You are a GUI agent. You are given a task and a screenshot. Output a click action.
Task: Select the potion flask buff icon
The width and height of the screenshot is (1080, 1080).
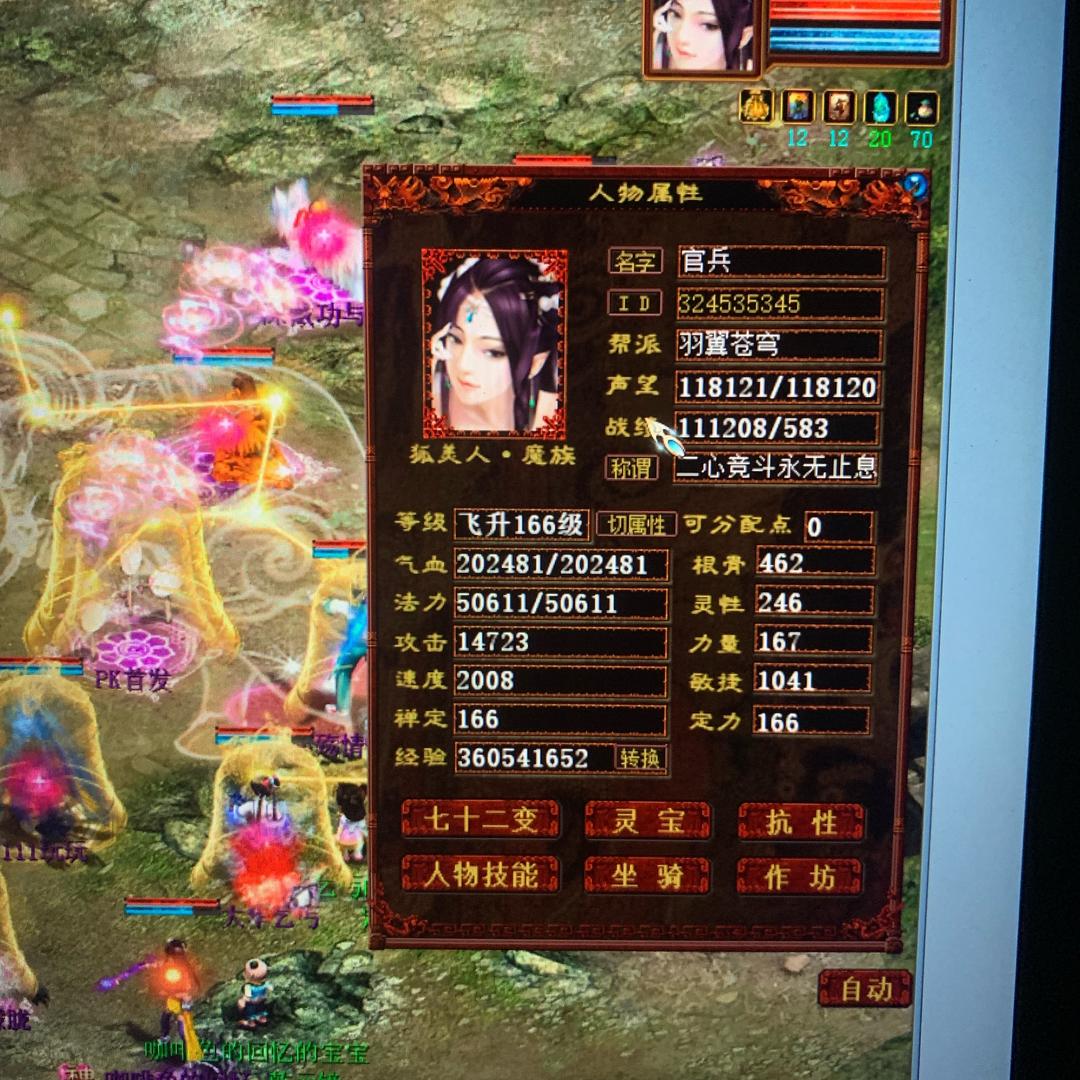coord(922,107)
